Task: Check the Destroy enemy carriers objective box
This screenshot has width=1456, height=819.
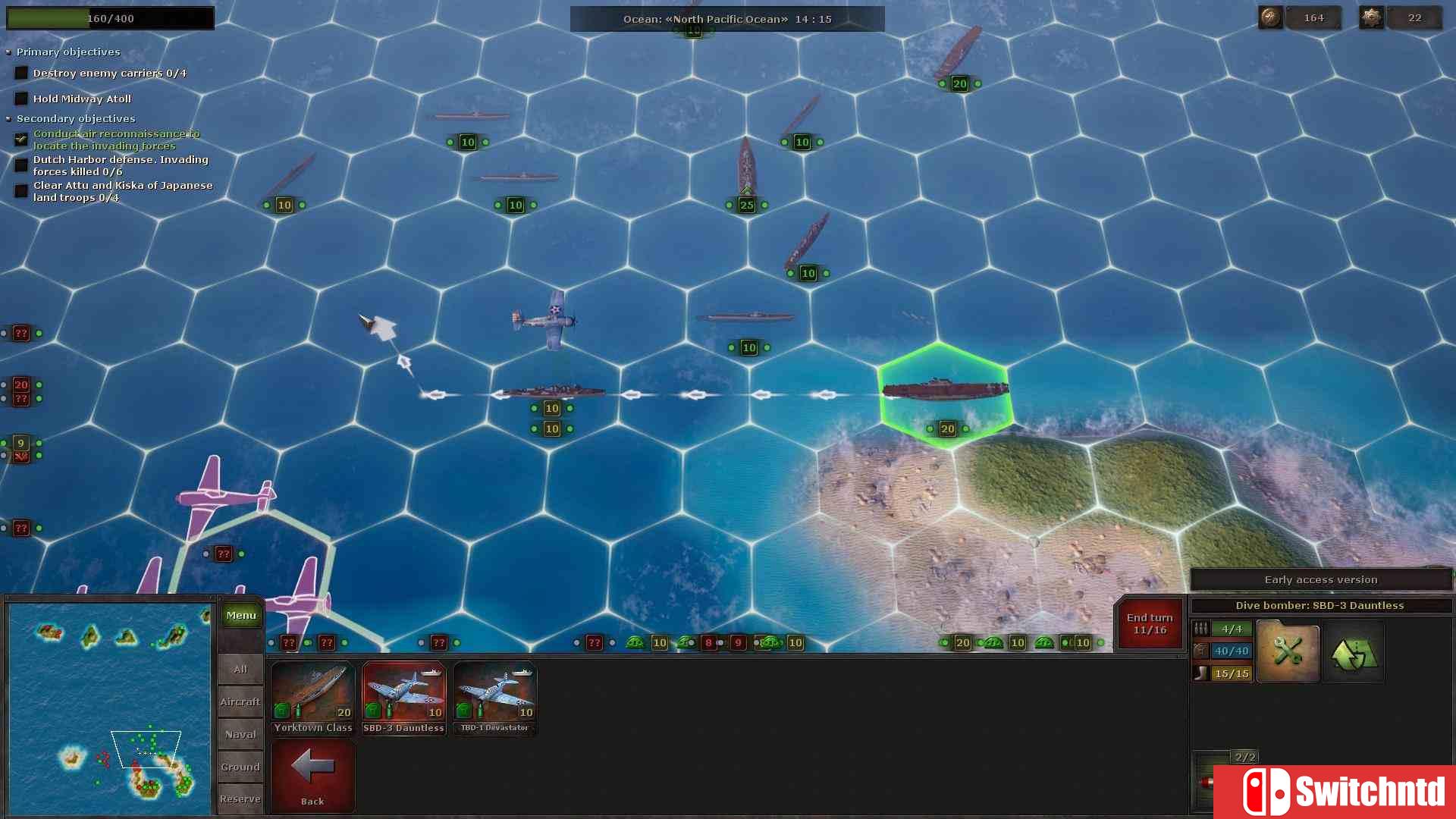Action: [x=20, y=72]
